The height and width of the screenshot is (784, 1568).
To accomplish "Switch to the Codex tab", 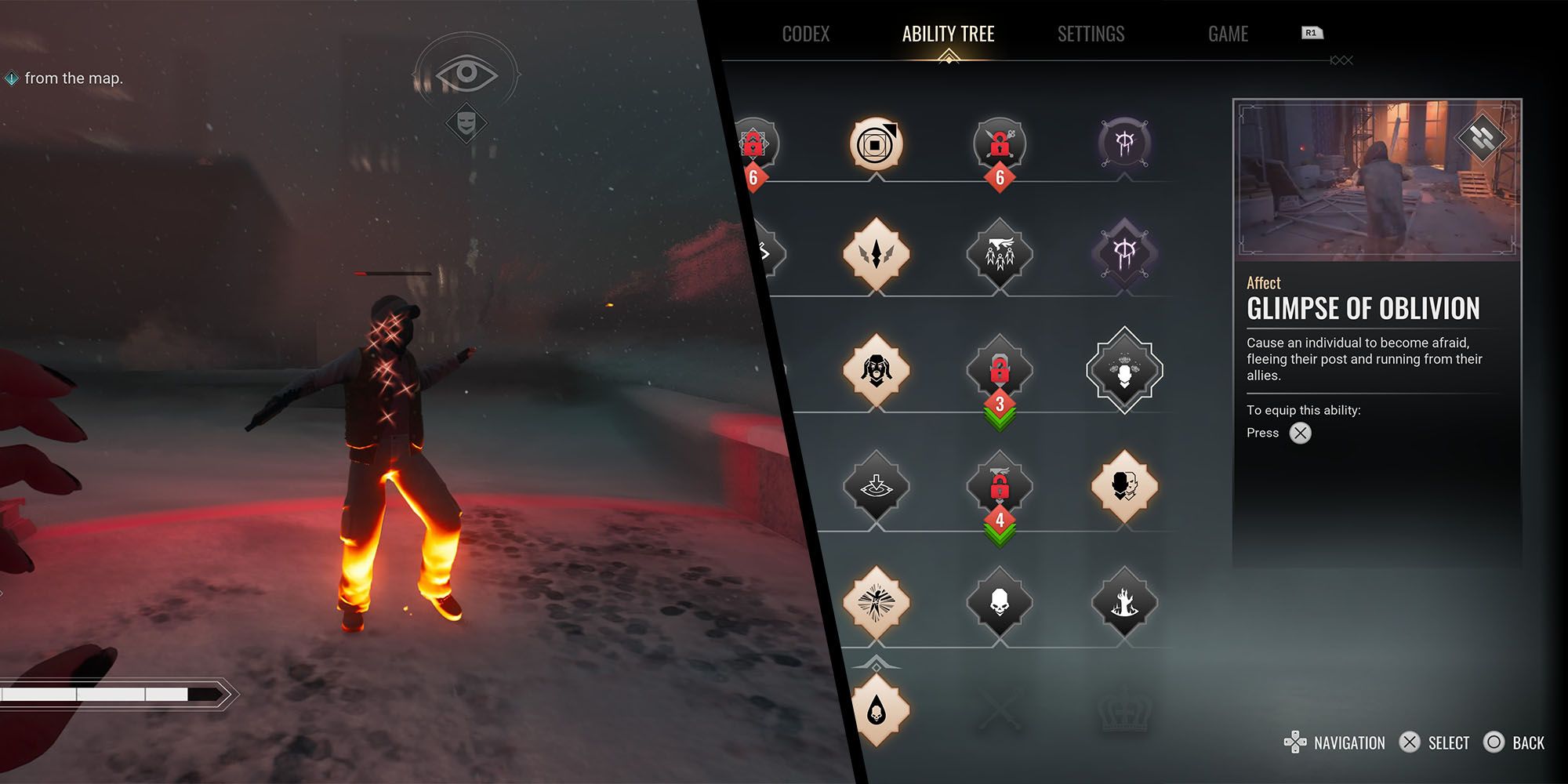I will pos(805,34).
